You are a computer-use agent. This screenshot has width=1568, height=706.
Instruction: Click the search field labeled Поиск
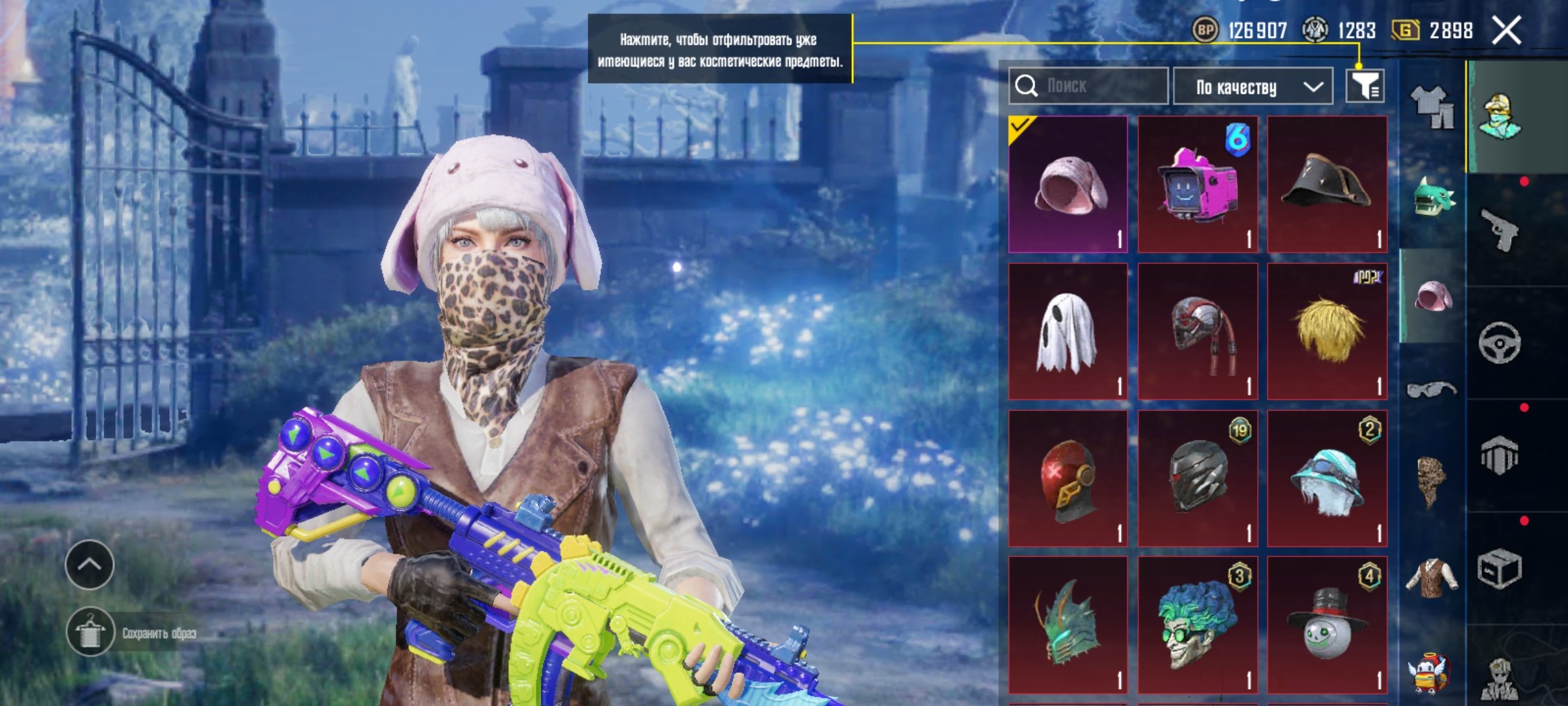pyautogui.click(x=1088, y=86)
